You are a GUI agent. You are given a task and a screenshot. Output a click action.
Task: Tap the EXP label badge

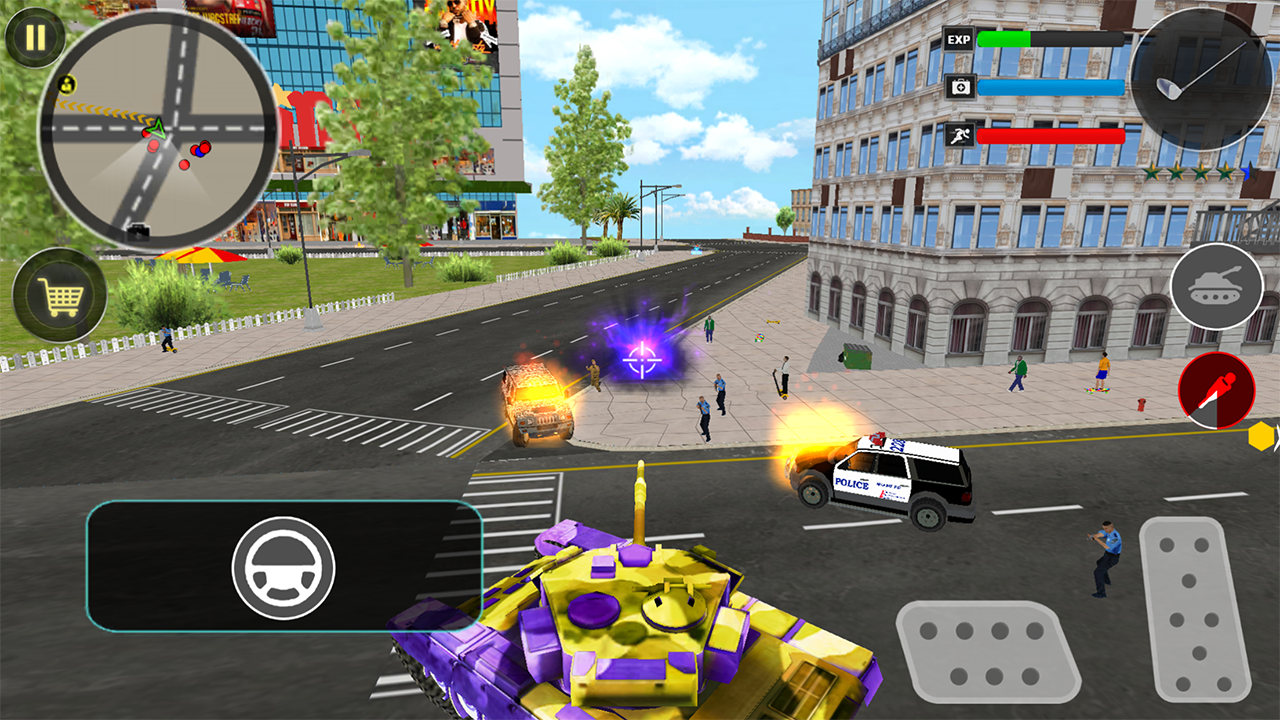coord(959,40)
